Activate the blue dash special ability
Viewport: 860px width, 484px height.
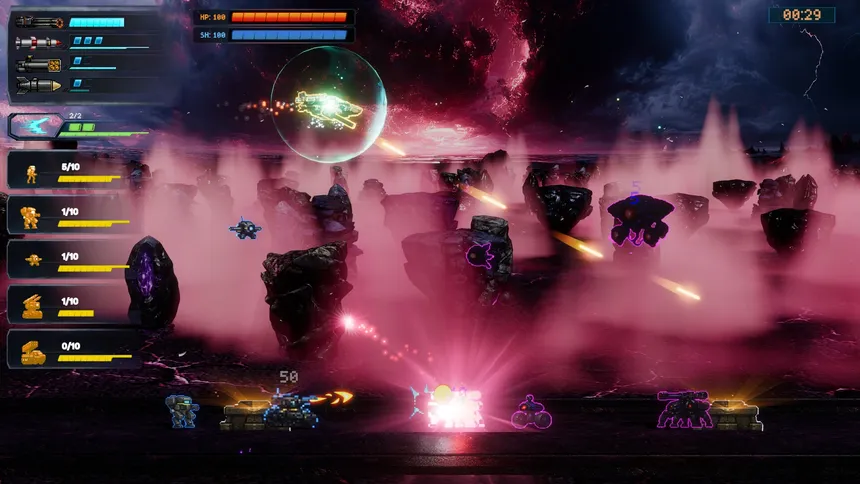[34, 126]
